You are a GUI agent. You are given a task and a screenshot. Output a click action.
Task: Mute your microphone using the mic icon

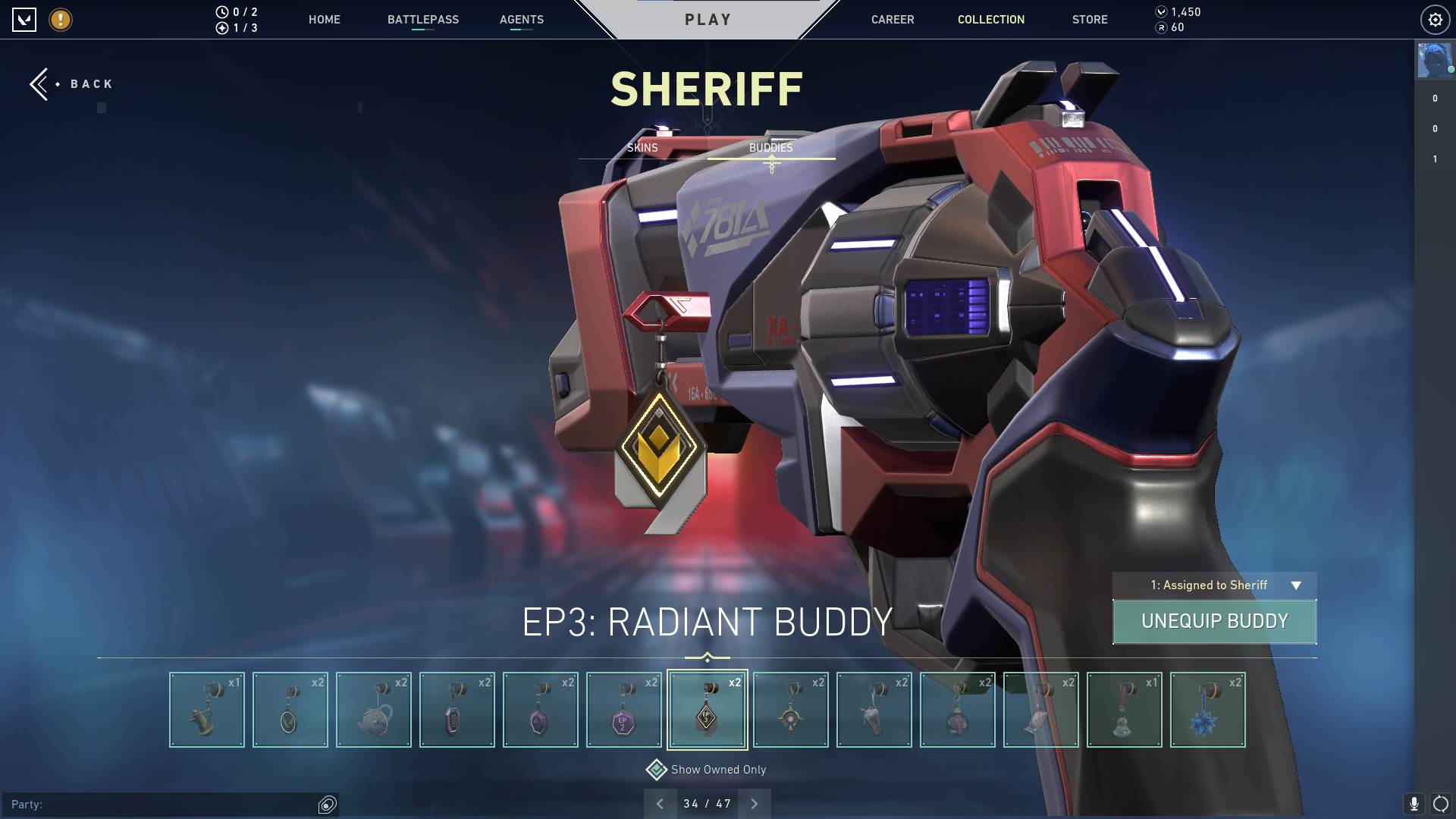tap(1415, 803)
